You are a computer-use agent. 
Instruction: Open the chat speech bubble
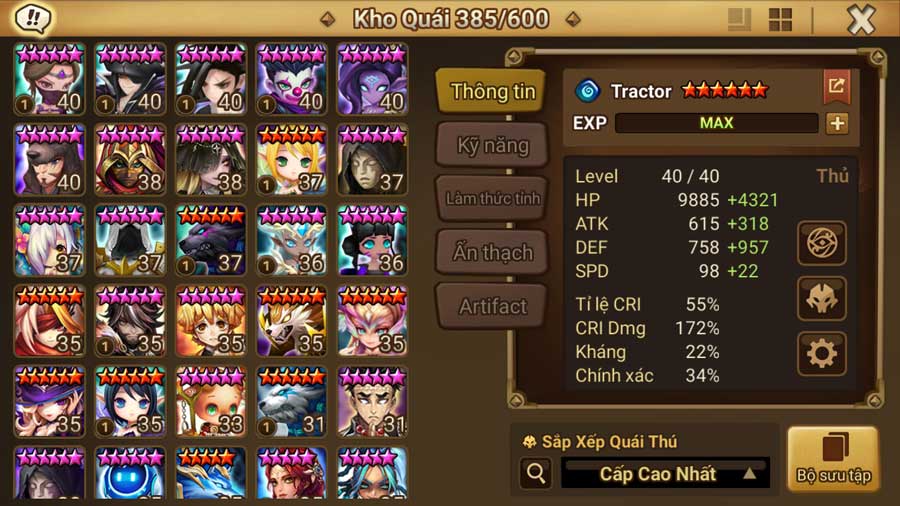coord(35,18)
